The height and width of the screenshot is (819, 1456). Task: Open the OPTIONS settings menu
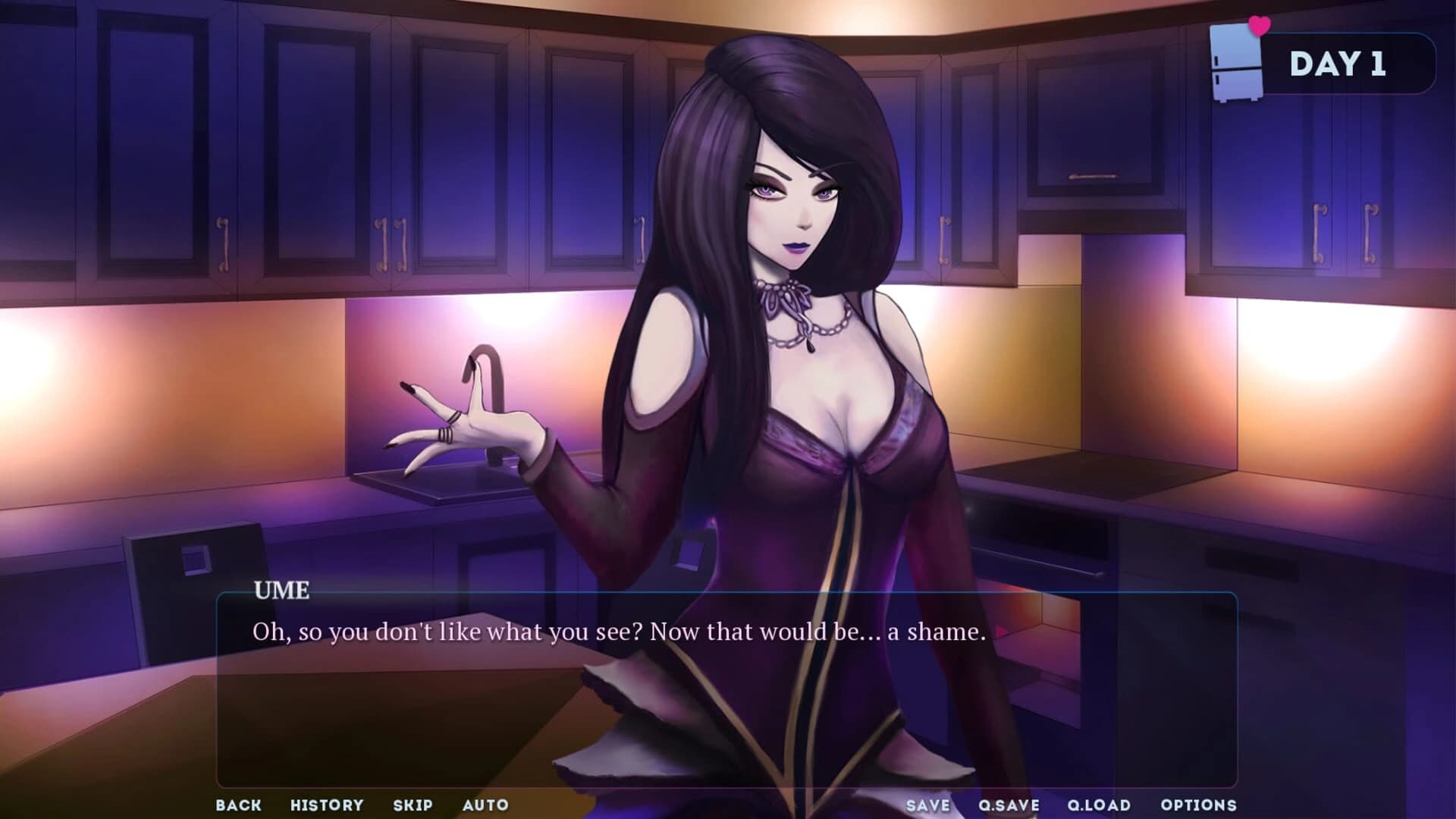(1196, 805)
